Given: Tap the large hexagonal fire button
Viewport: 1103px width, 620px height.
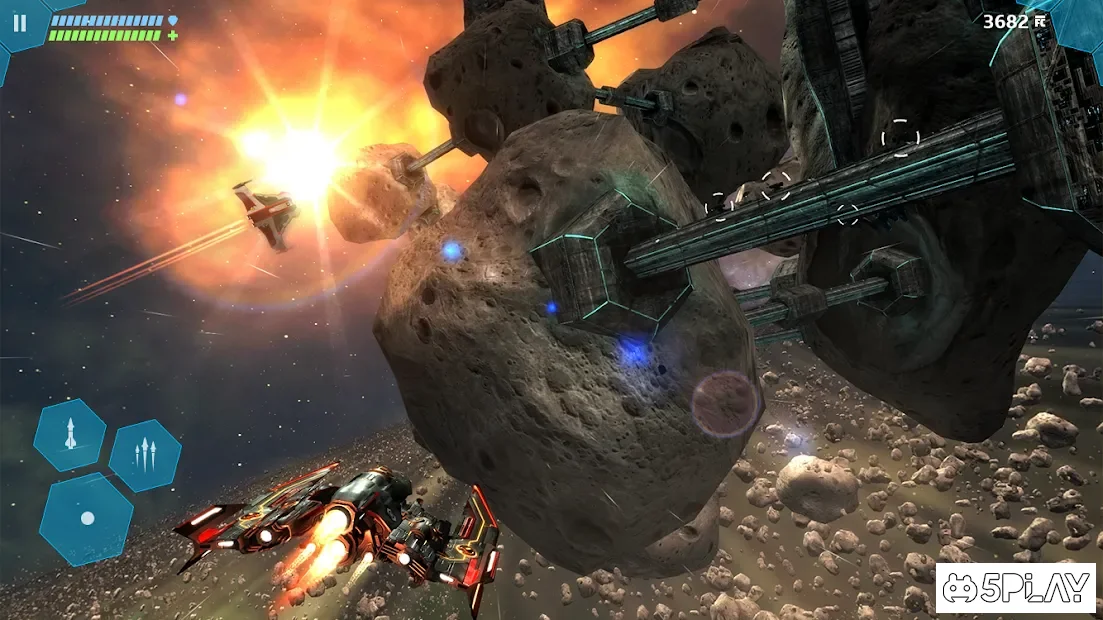Looking at the screenshot, I should [x=87, y=518].
